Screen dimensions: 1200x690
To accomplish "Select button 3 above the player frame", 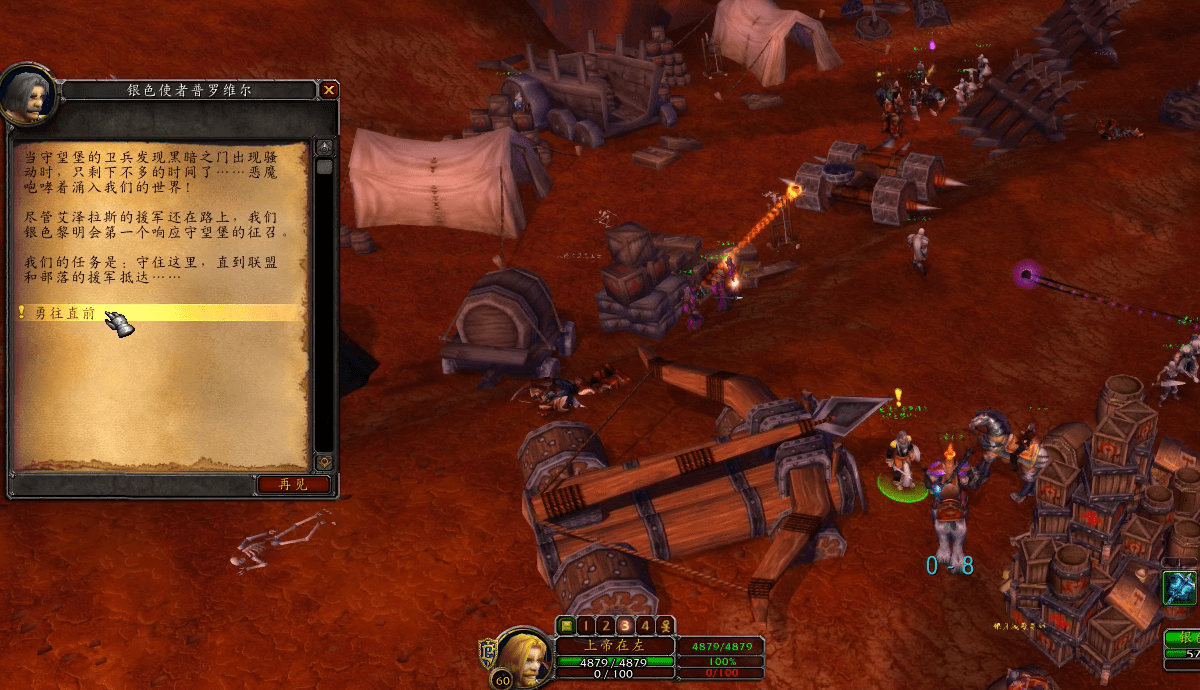I will click(625, 626).
